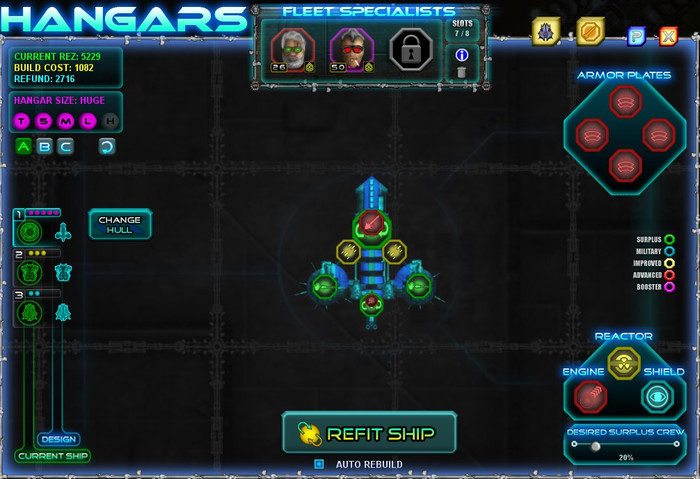700x479 pixels.
Task: Select the red Engine module
Action: click(591, 397)
